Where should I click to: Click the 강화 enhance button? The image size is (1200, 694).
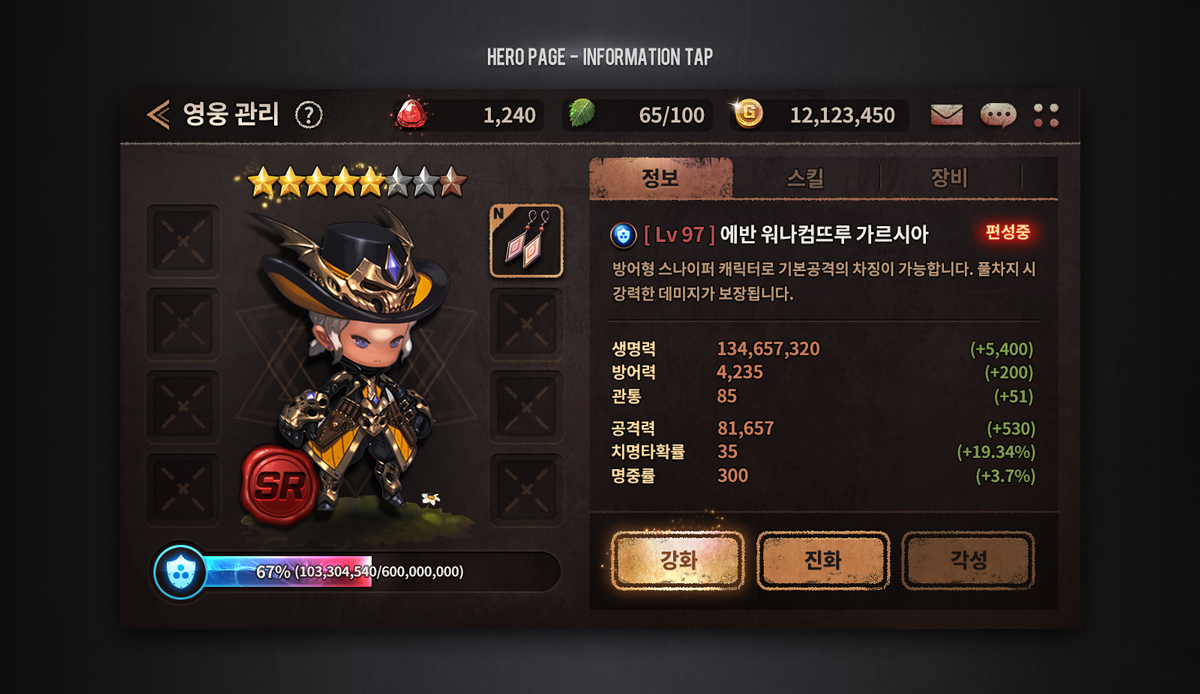point(677,560)
